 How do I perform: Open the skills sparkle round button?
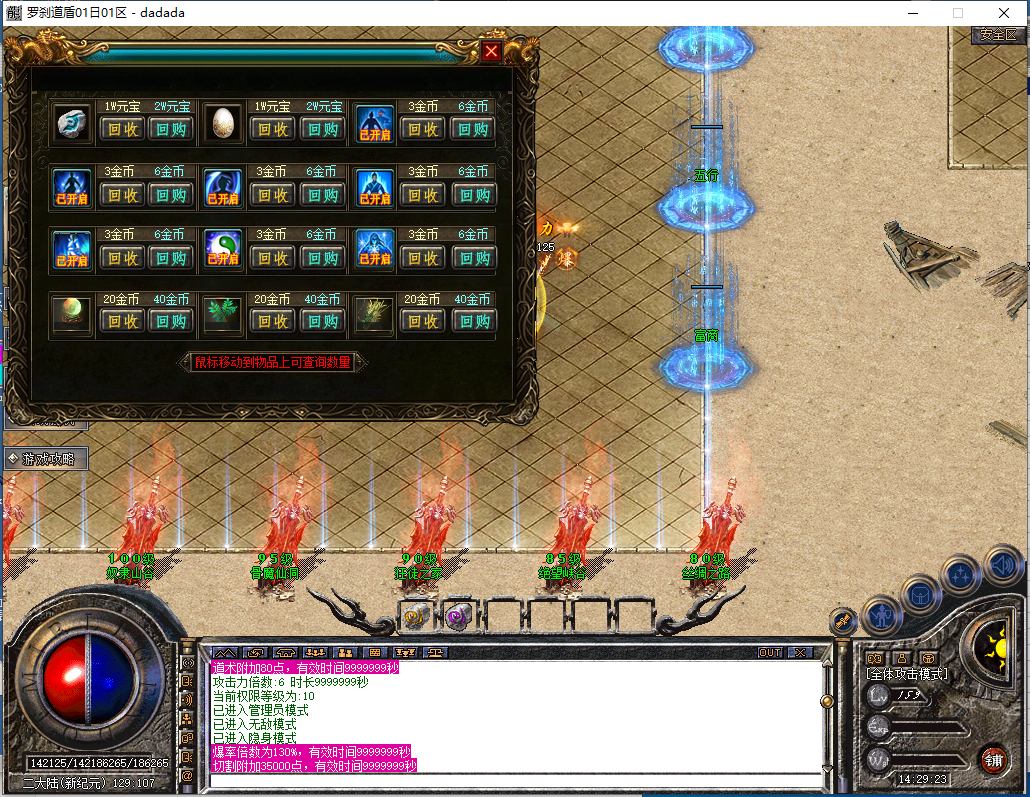click(961, 574)
